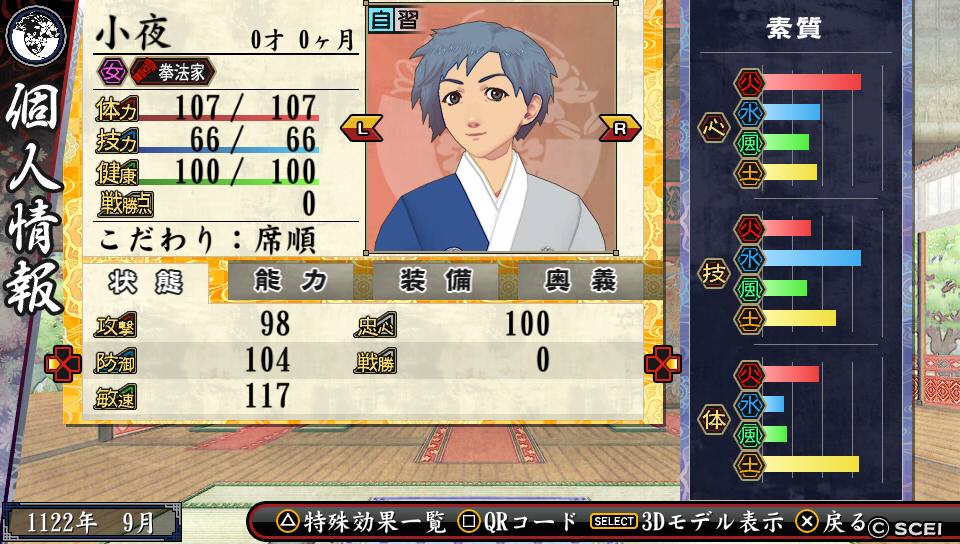Select the 装備 tab

(436, 281)
